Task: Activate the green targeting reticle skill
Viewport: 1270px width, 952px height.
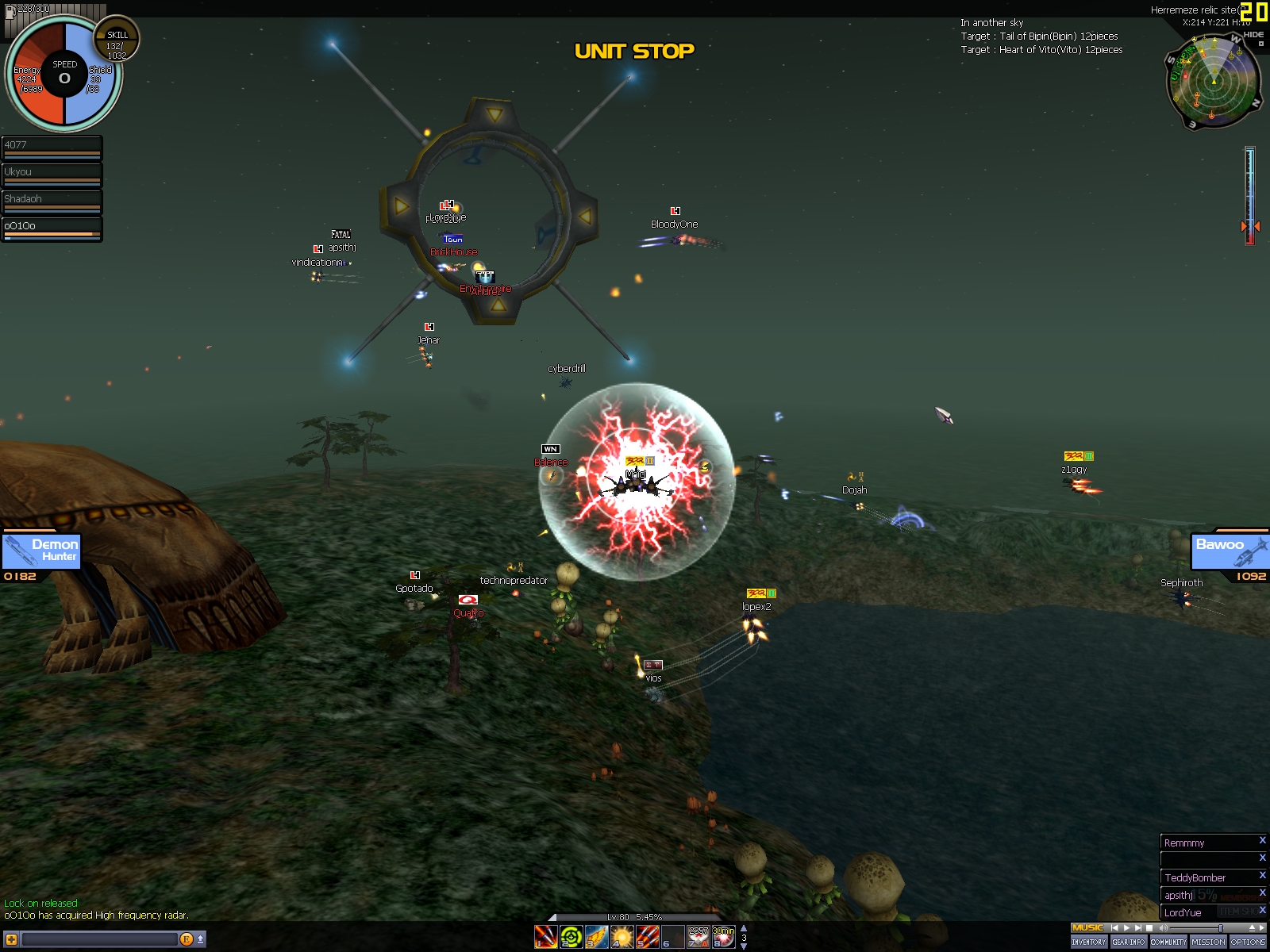Action: pos(571,937)
